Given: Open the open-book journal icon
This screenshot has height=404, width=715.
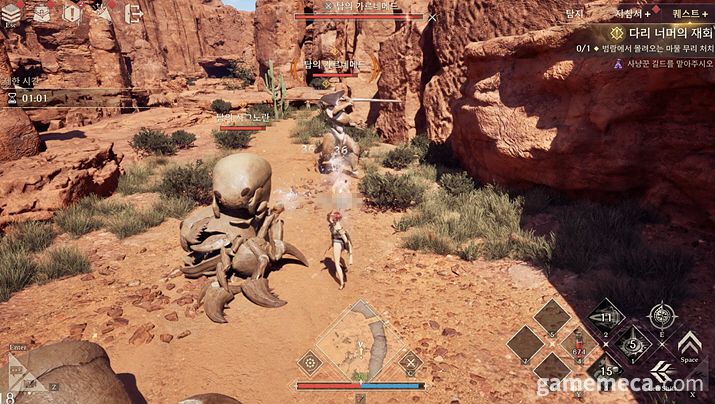Looking at the screenshot, I should [42, 13].
